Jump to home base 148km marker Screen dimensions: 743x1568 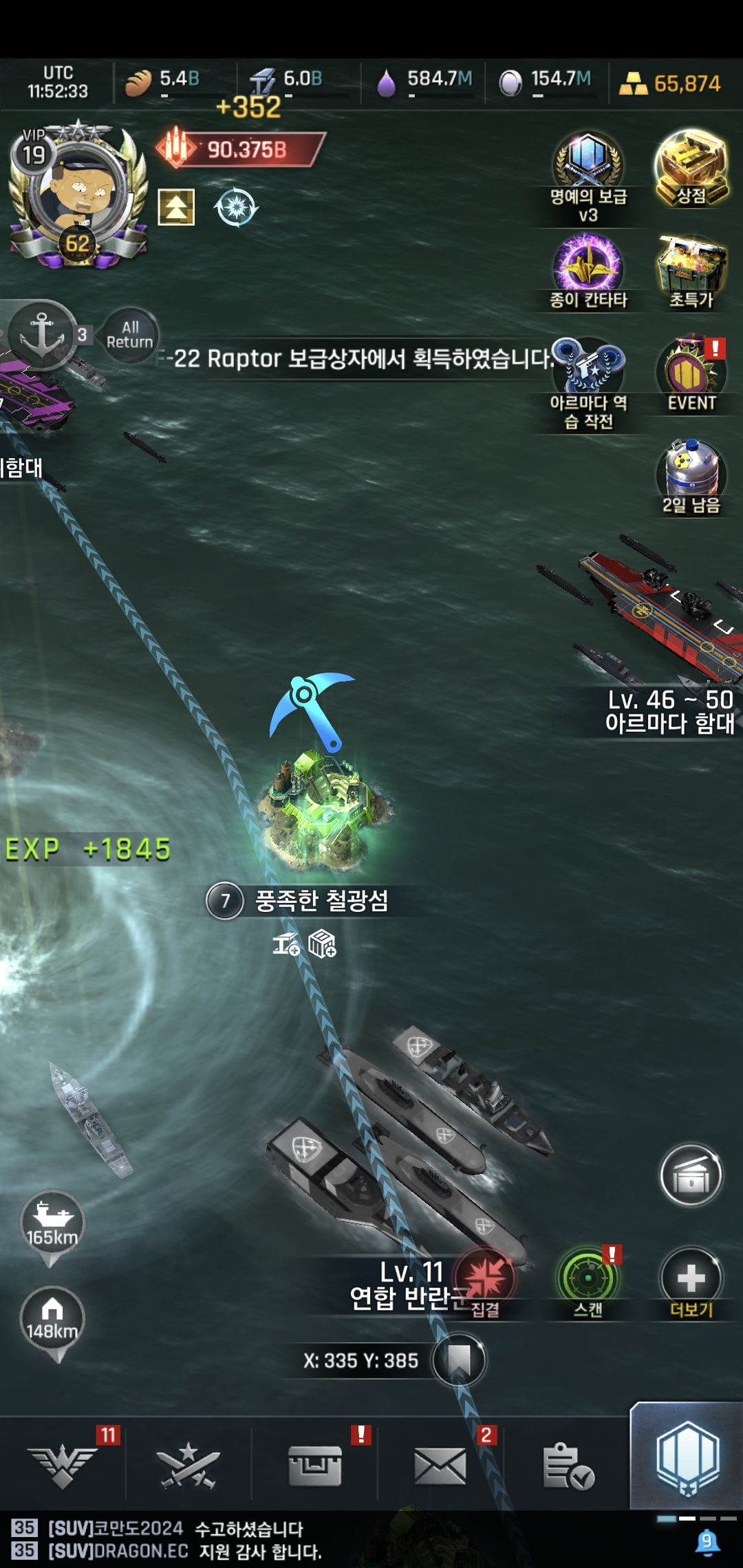tap(52, 1319)
